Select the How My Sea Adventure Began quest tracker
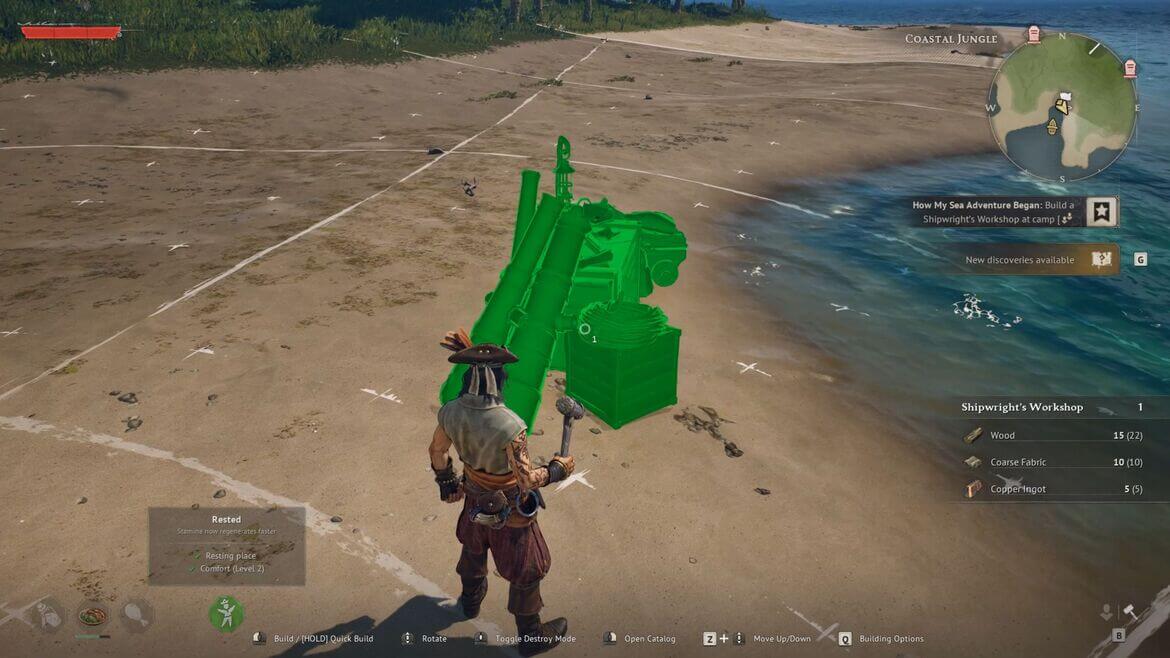The height and width of the screenshot is (658, 1170). coord(993,211)
